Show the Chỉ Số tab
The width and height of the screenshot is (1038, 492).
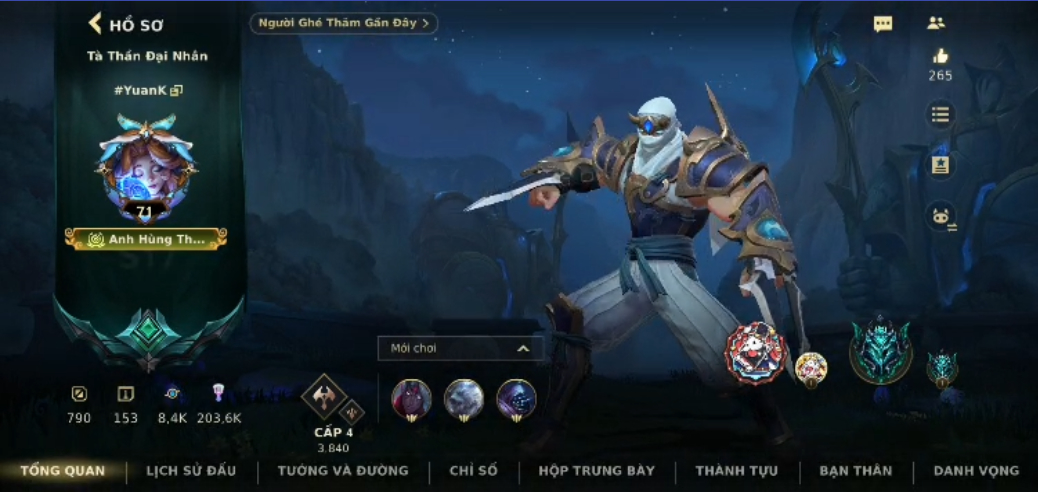tap(474, 471)
